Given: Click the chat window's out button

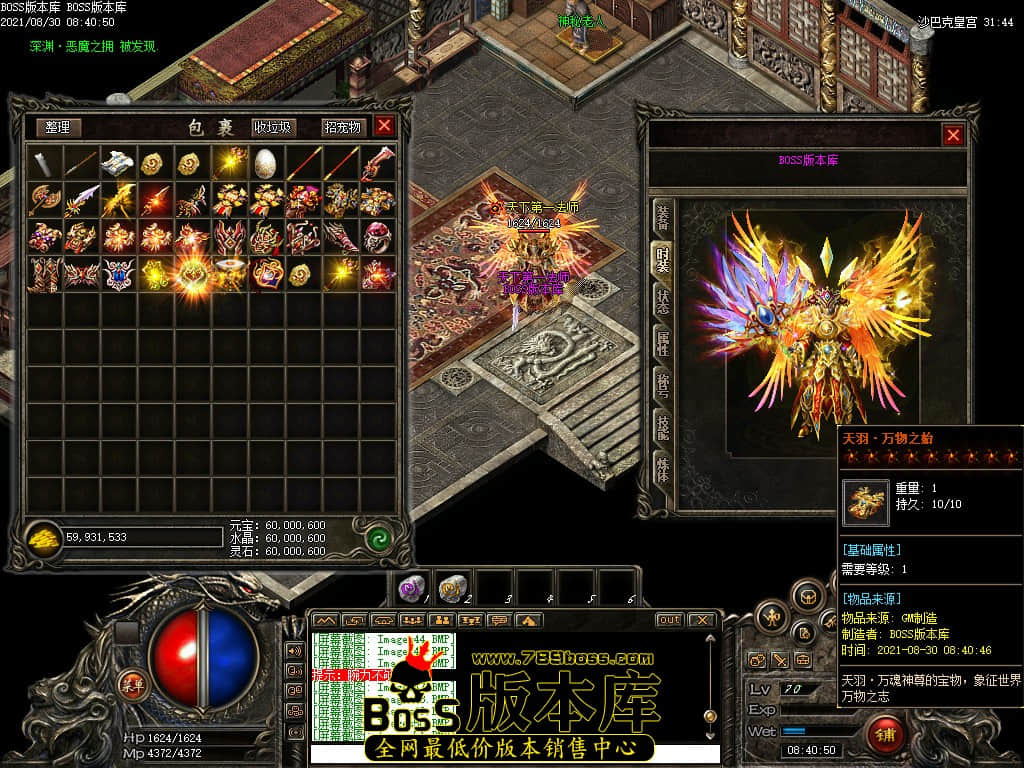Looking at the screenshot, I should point(669,620).
